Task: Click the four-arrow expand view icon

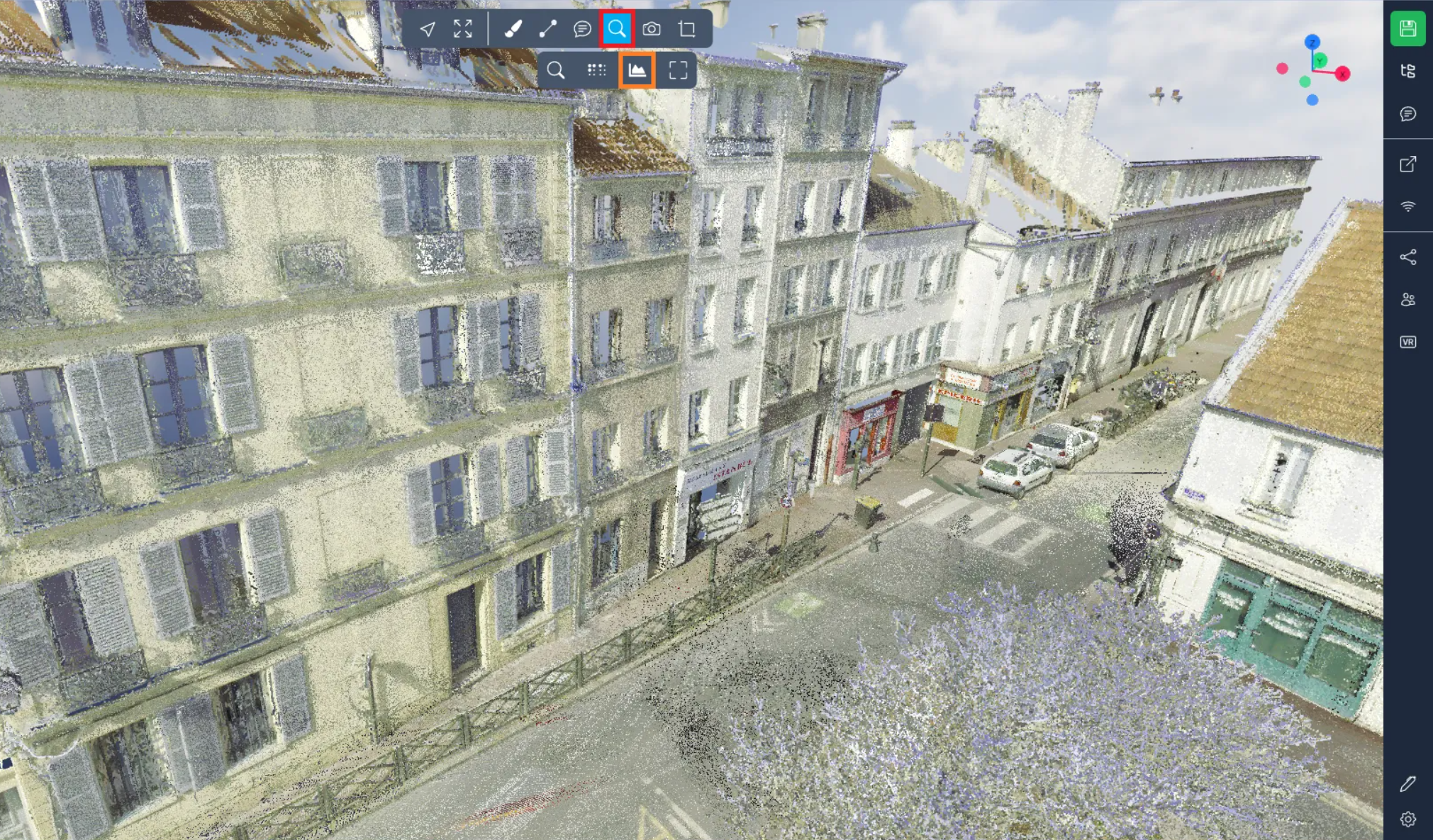Action: point(463,29)
